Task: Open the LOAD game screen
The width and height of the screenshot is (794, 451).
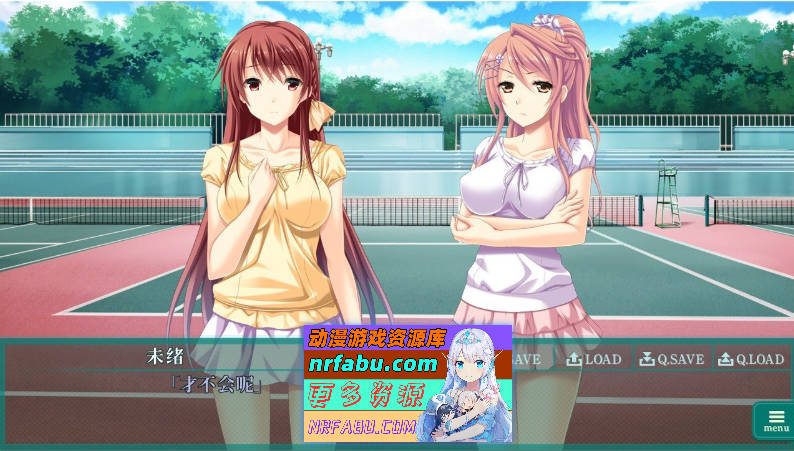Action: (x=594, y=359)
